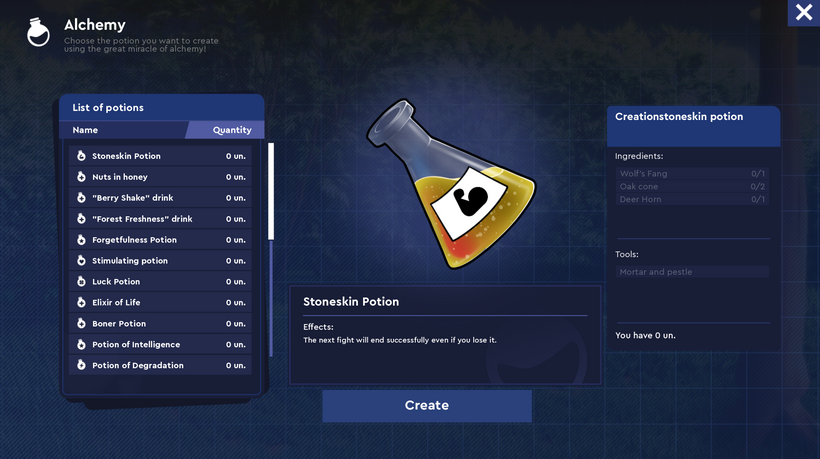This screenshot has width=820, height=459.
Task: Close the Alchemy window
Action: 803,13
